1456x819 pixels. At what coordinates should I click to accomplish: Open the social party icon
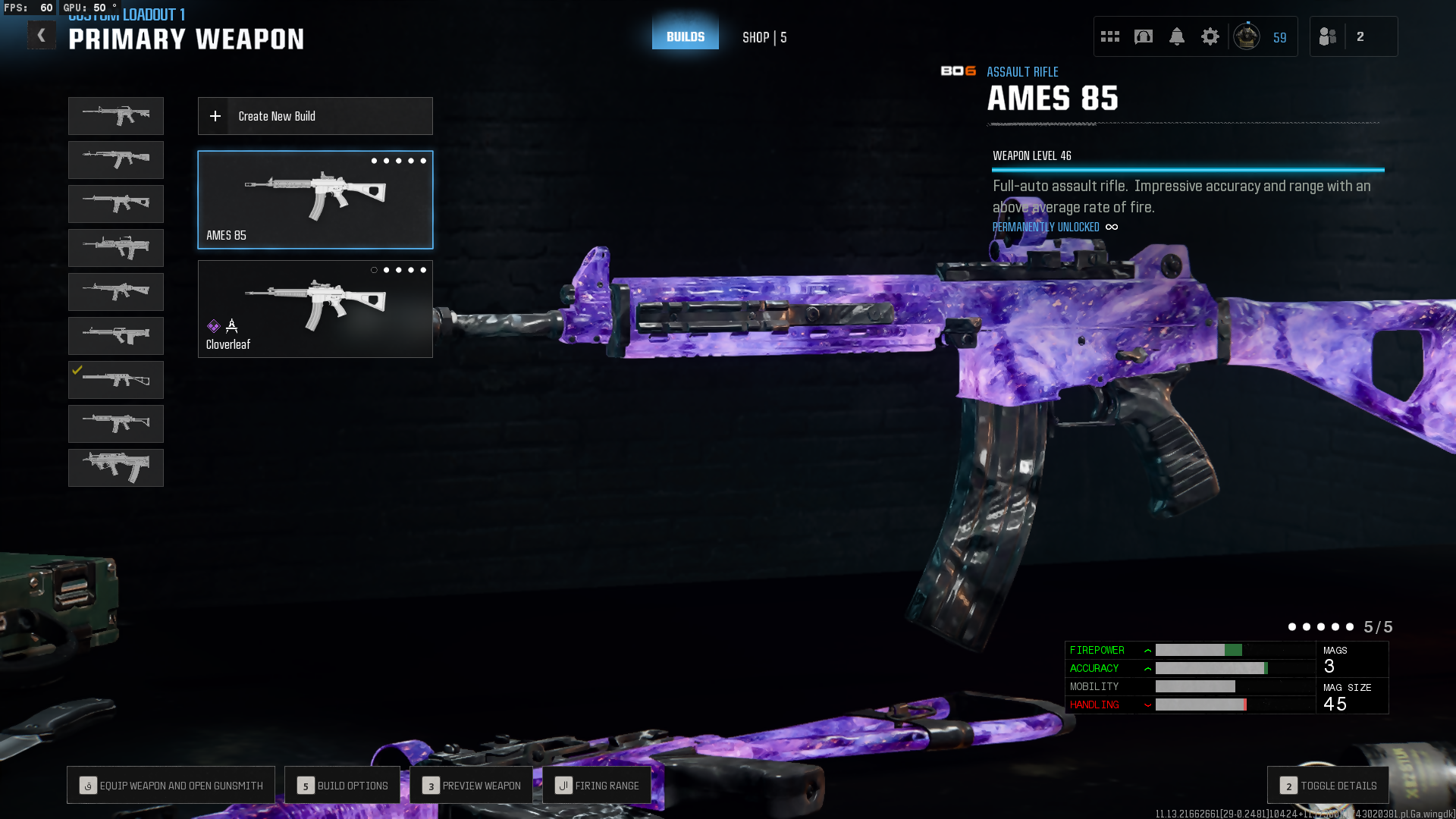pos(1327,36)
